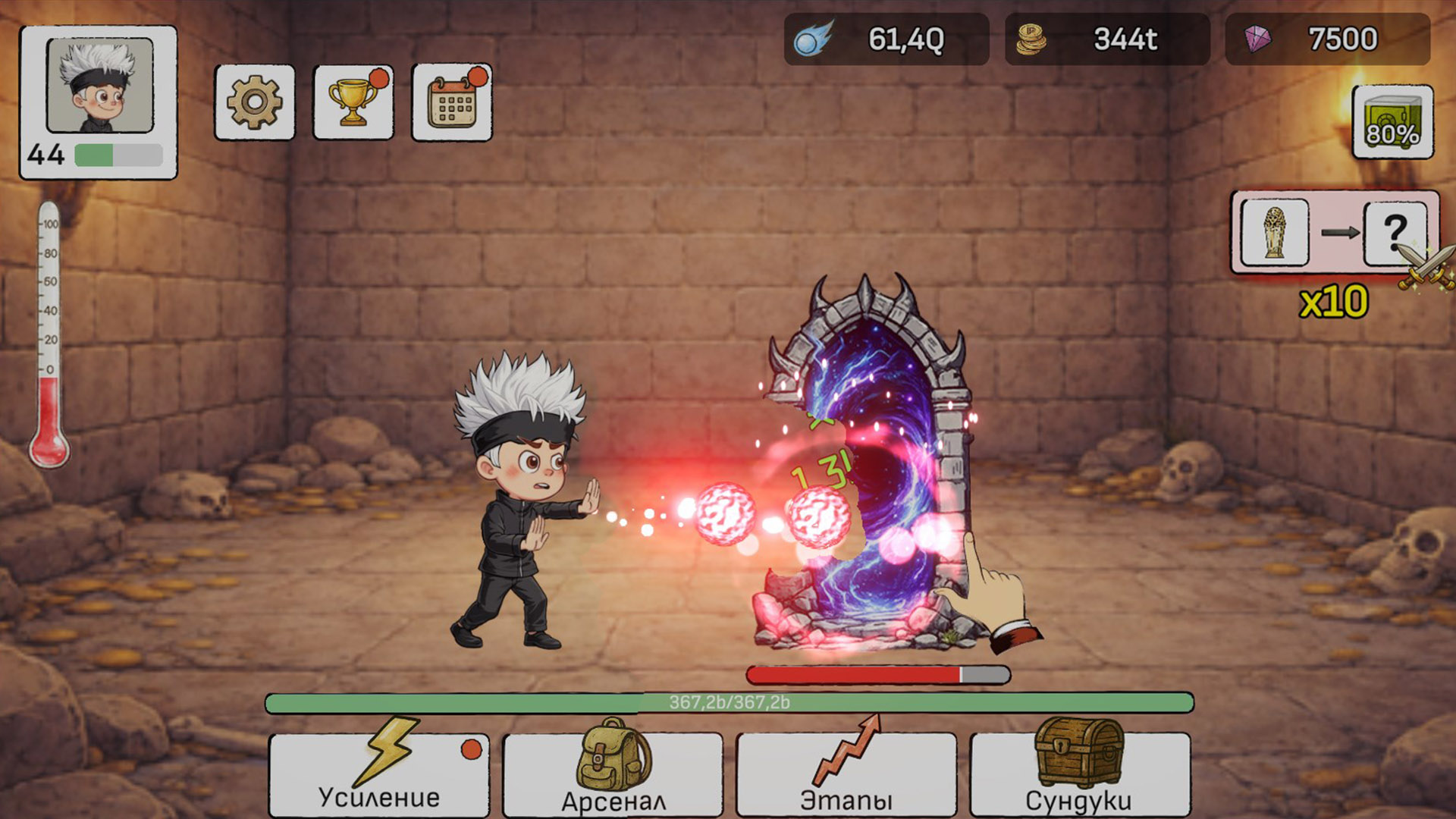Open the Усиление boost menu
This screenshot has height=819, width=1456.
[378, 774]
